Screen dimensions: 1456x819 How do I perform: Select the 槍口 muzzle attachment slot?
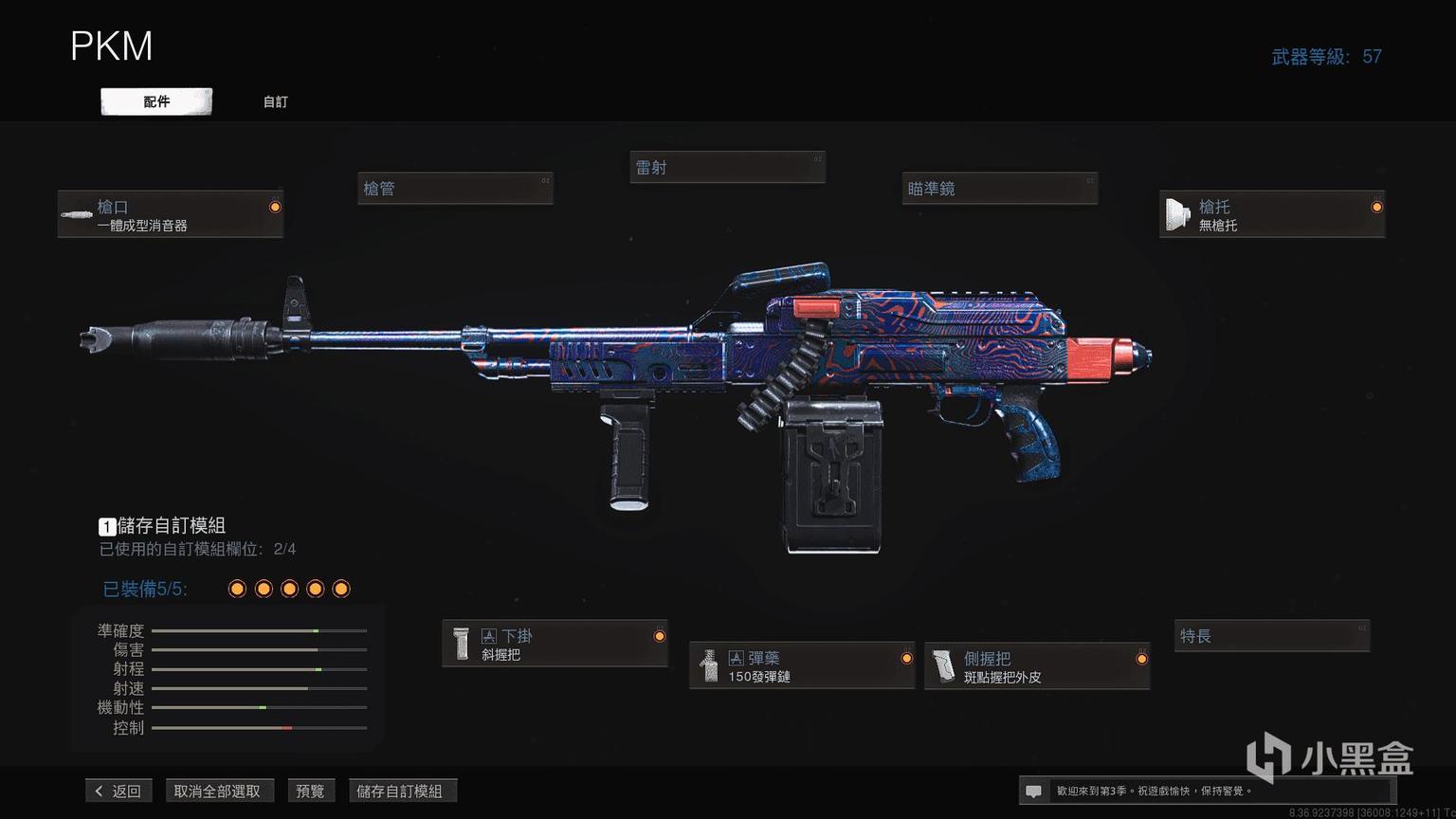tap(171, 214)
